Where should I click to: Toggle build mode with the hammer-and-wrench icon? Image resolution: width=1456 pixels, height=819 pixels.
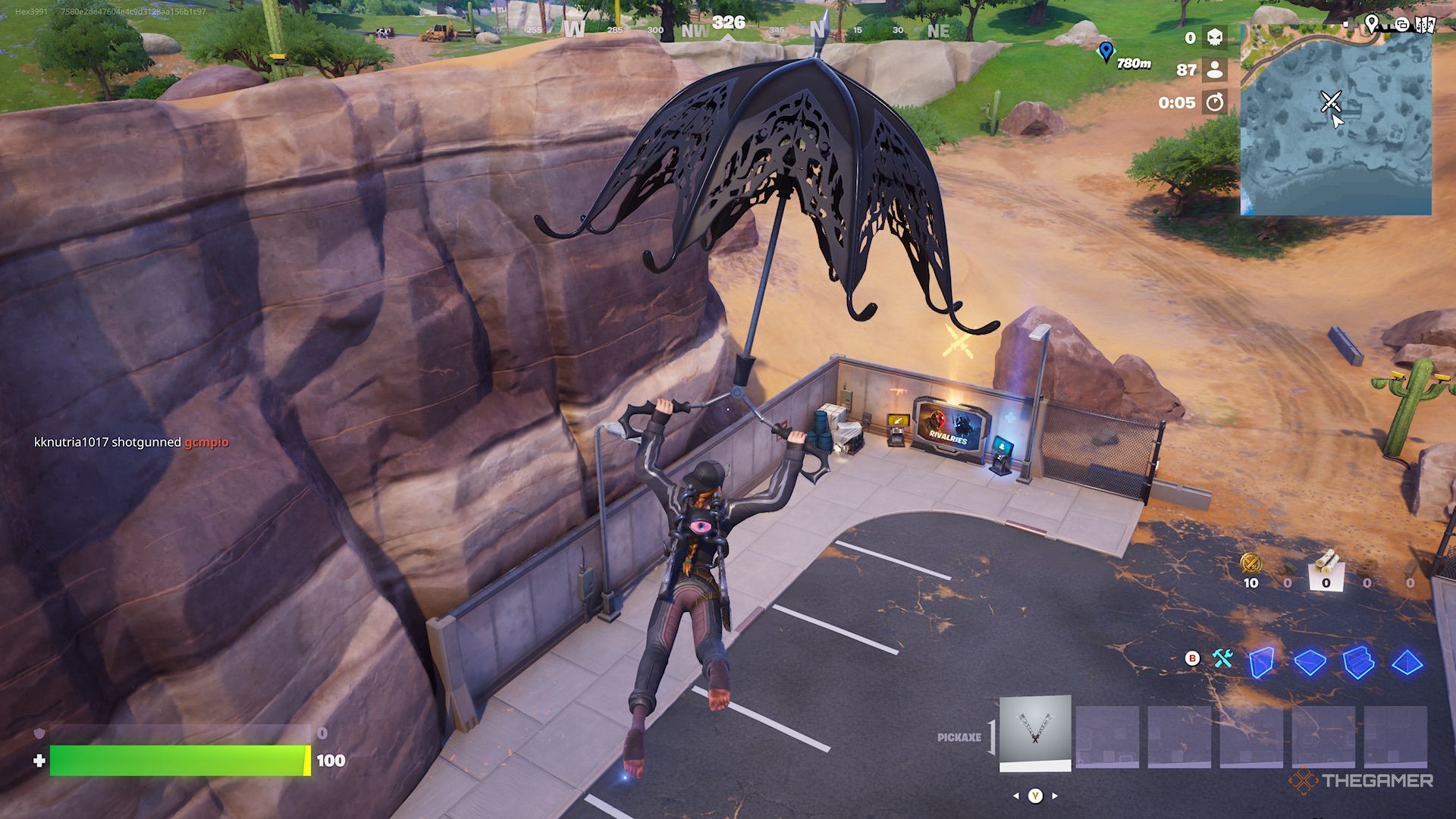(x=1222, y=658)
